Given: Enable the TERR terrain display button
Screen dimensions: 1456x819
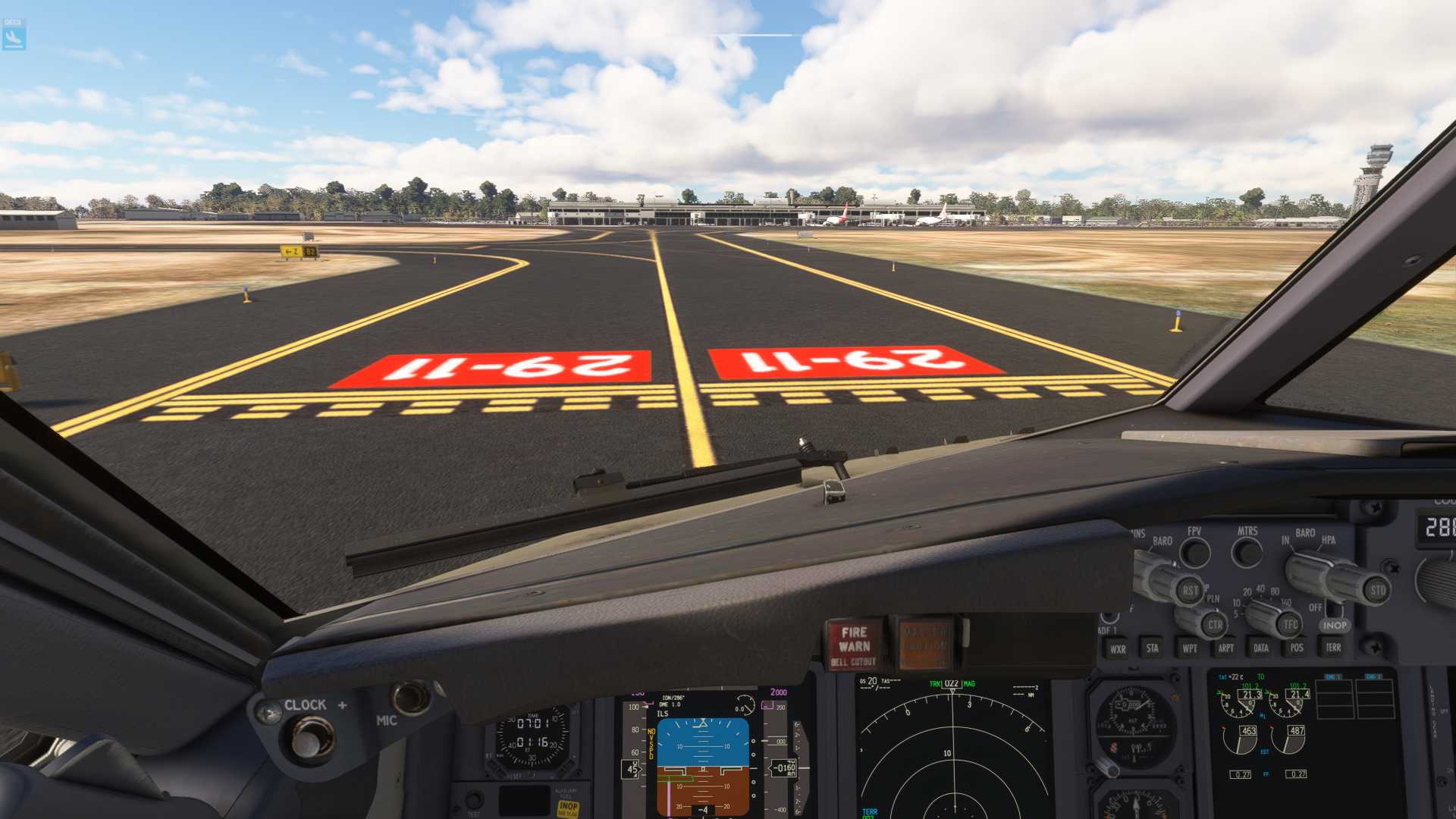Looking at the screenshot, I should coord(1333,648).
